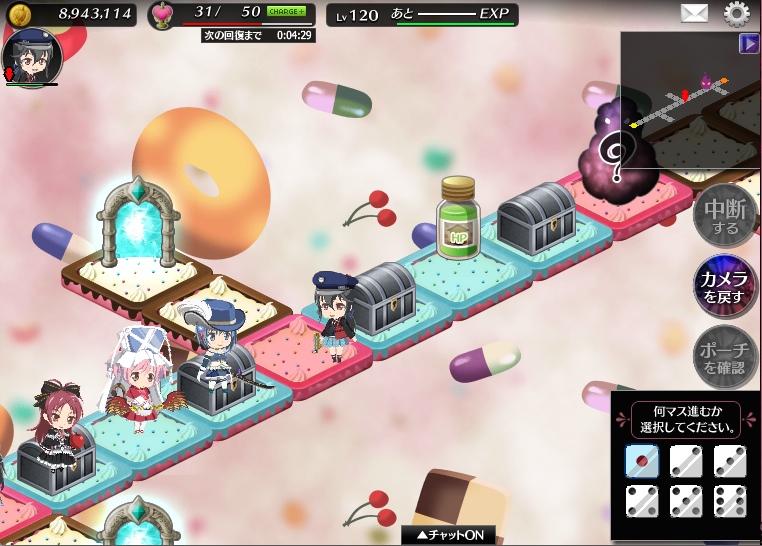Tap the green CHARGE+ button
762x546 pixels.
(286, 12)
